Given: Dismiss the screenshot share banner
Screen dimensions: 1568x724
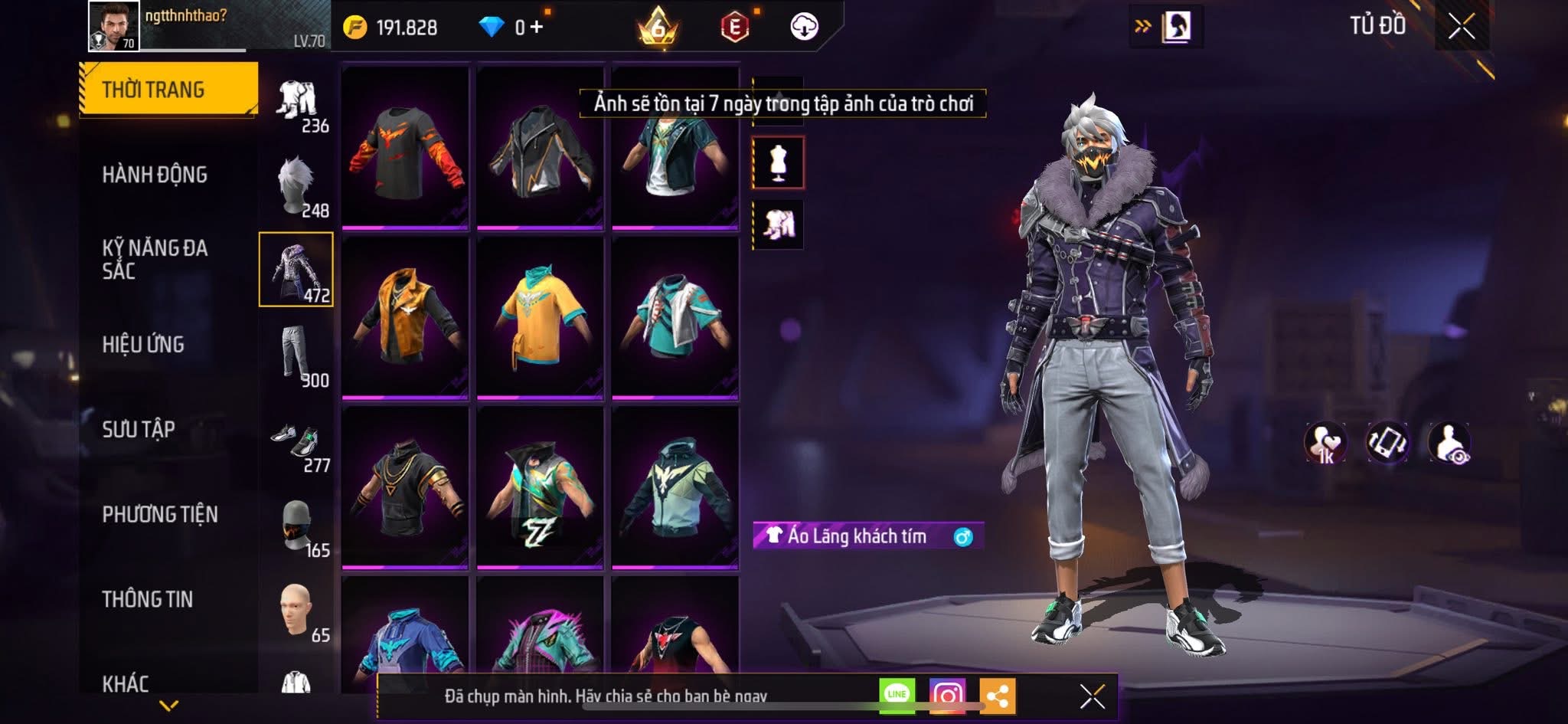Looking at the screenshot, I should coord(1092,696).
